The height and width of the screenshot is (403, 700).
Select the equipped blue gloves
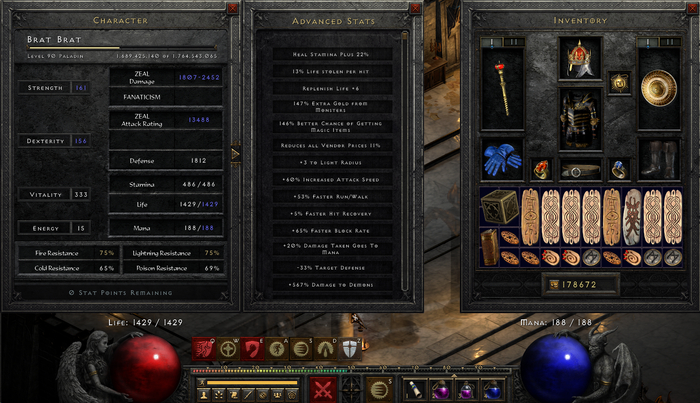[x=502, y=156]
